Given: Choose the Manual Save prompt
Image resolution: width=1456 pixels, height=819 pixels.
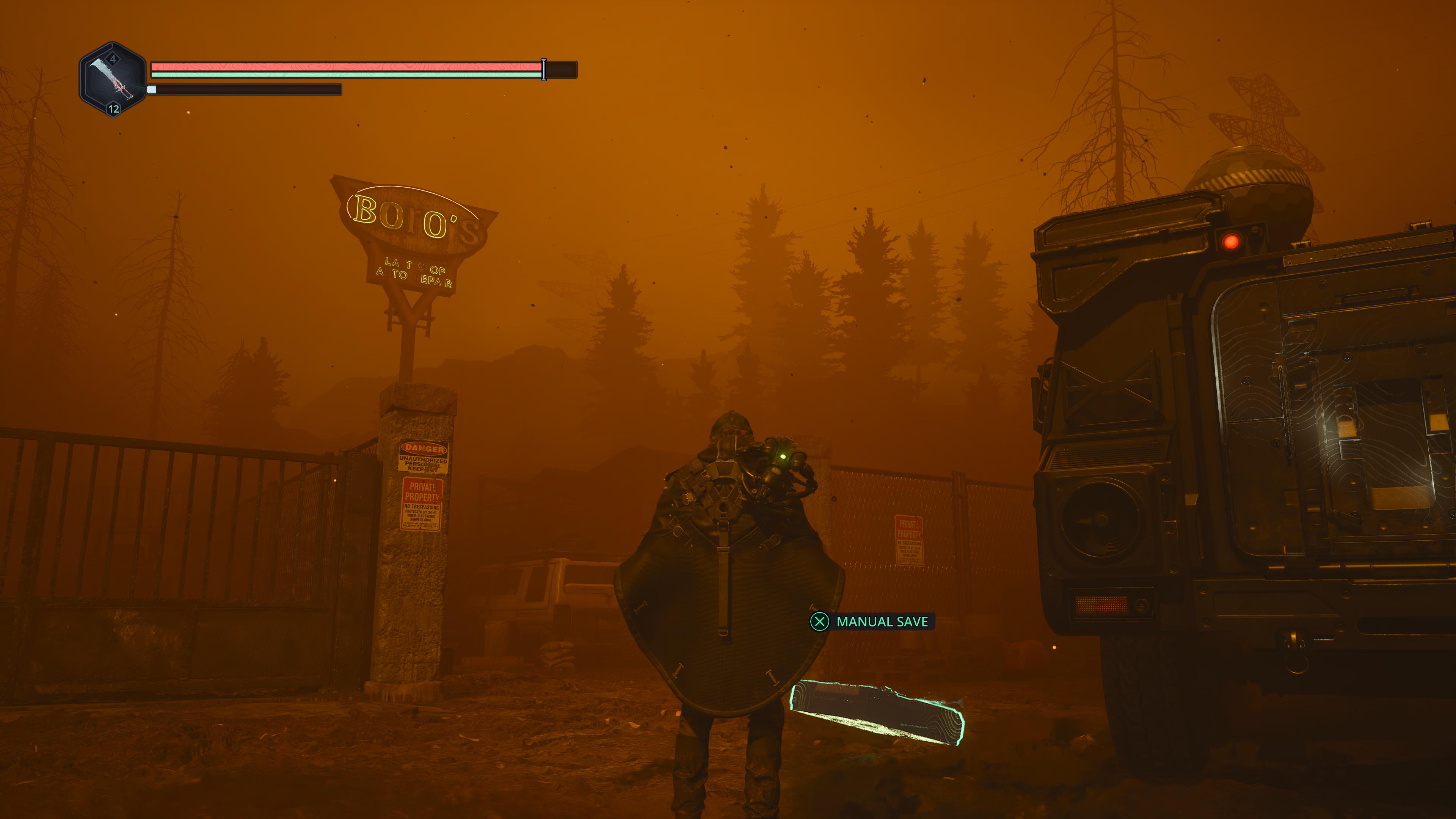Looking at the screenshot, I should (871, 622).
